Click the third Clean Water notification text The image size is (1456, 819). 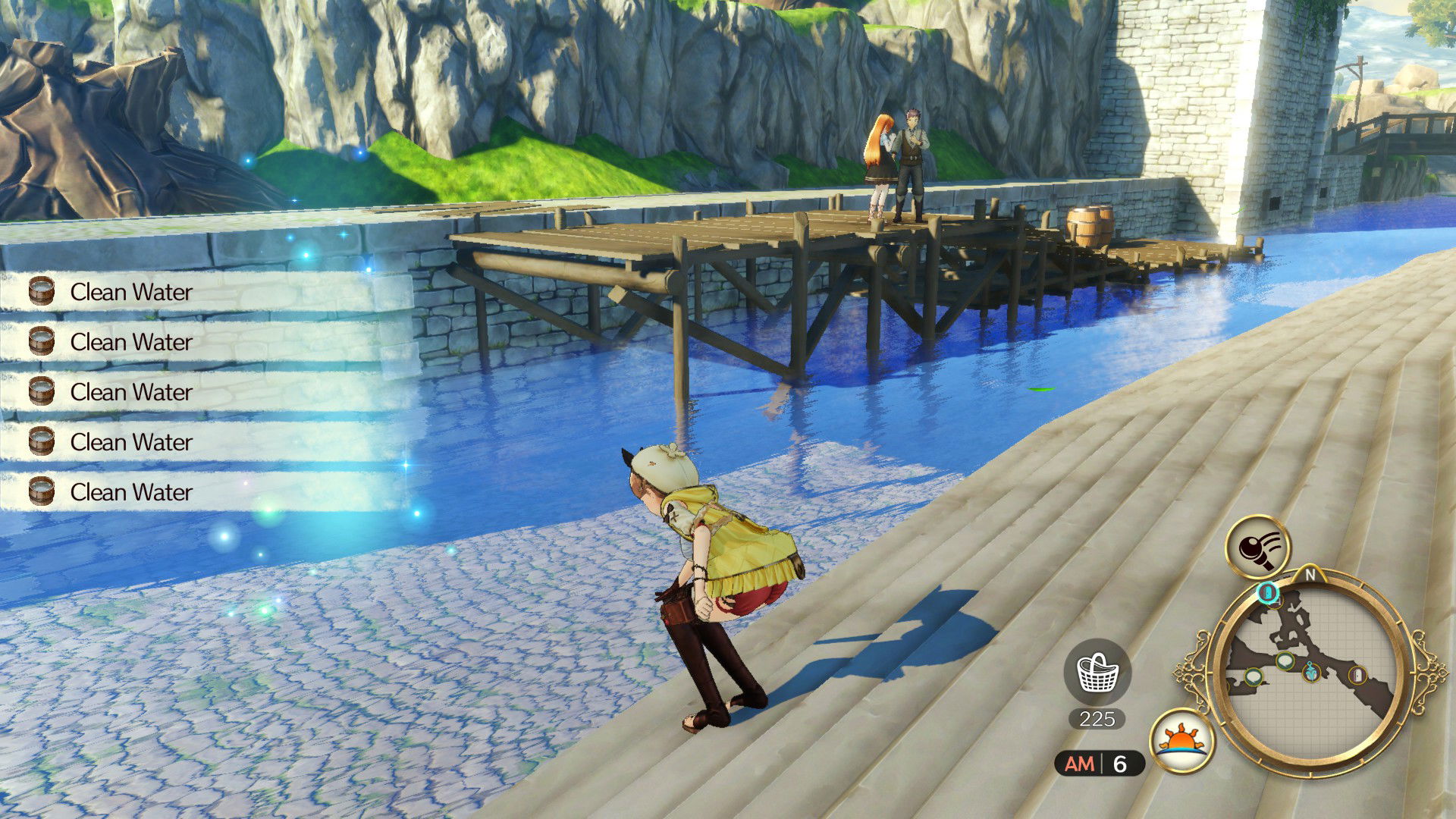tap(131, 392)
